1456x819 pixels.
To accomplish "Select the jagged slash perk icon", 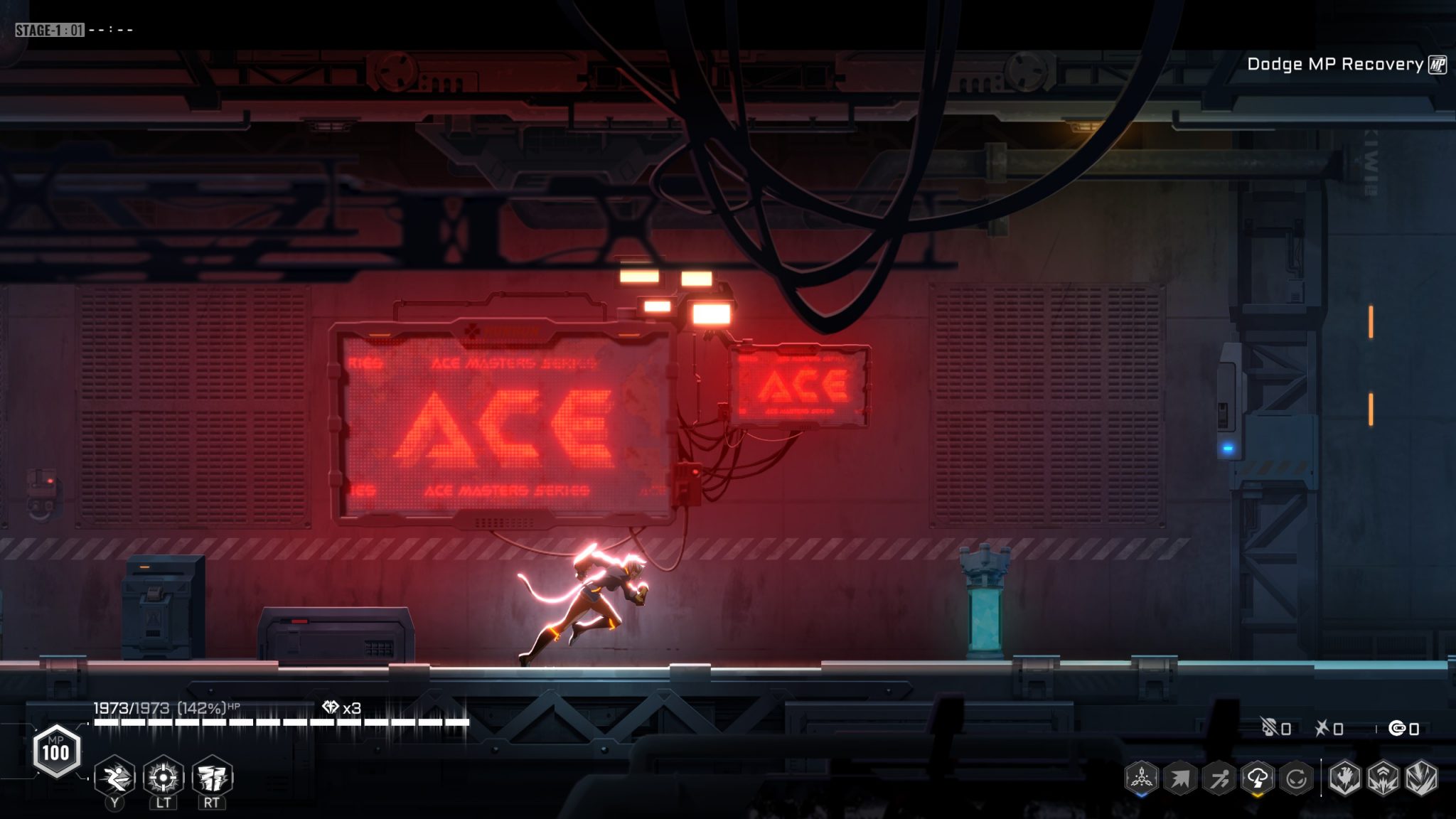I will (x=1421, y=778).
